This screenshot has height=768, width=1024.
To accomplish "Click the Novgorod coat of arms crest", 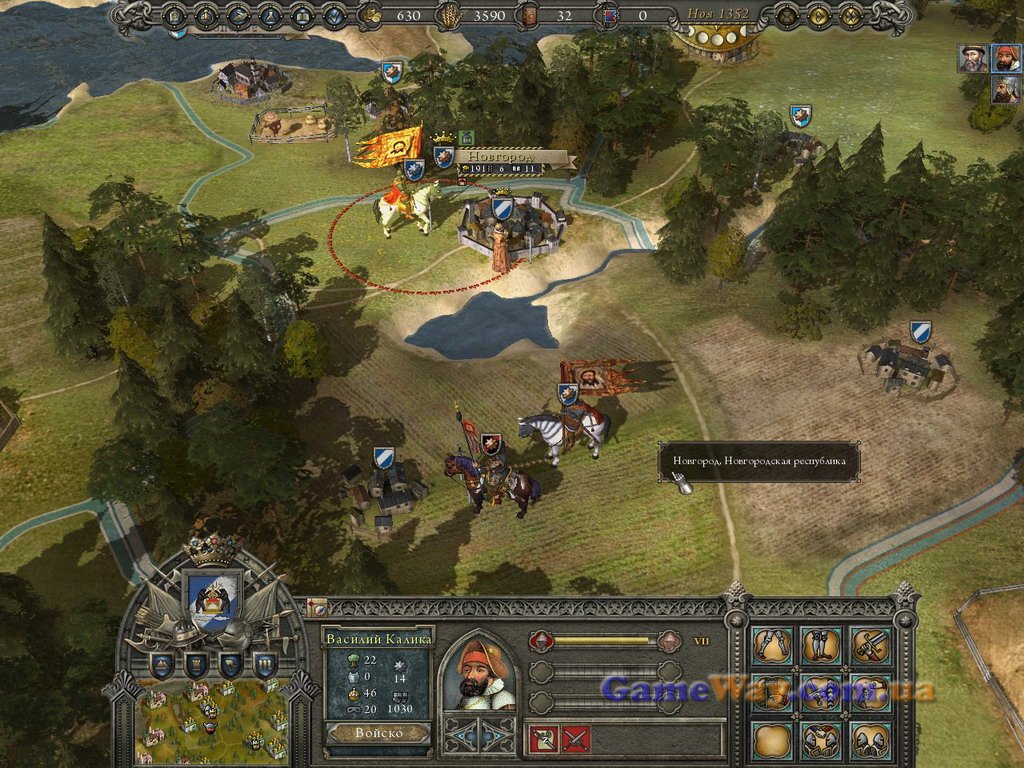I will [x=213, y=599].
